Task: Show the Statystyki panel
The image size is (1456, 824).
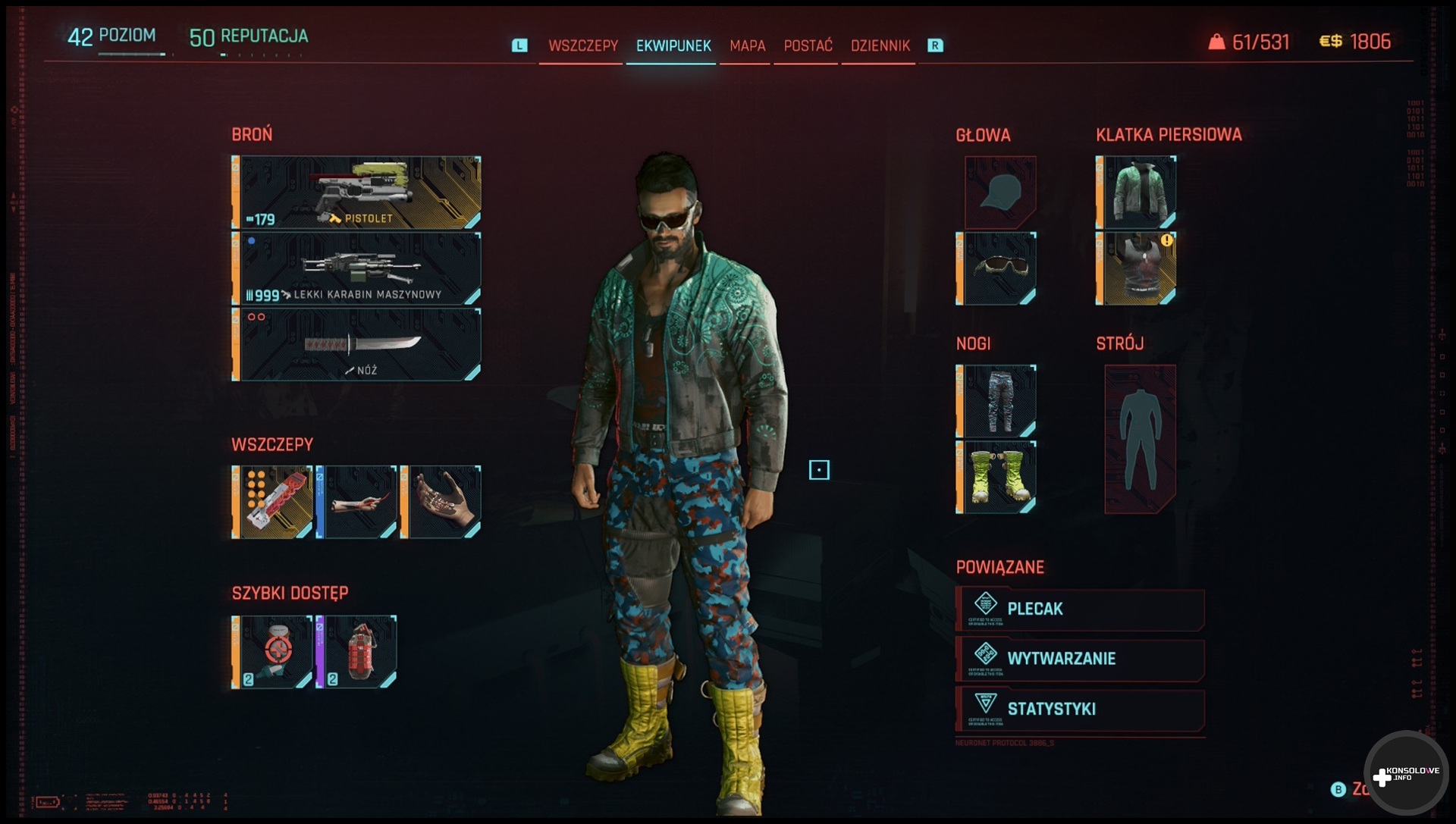Action: pyautogui.click(x=1080, y=709)
